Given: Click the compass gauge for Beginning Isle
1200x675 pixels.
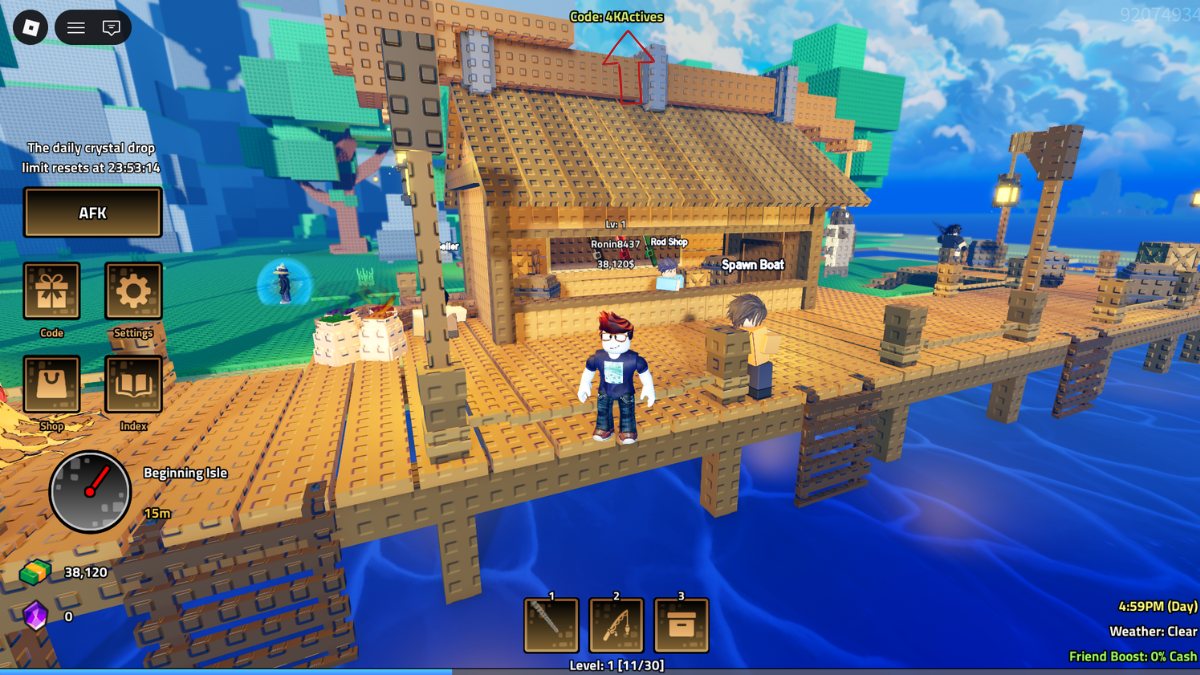Looking at the screenshot, I should (90, 492).
